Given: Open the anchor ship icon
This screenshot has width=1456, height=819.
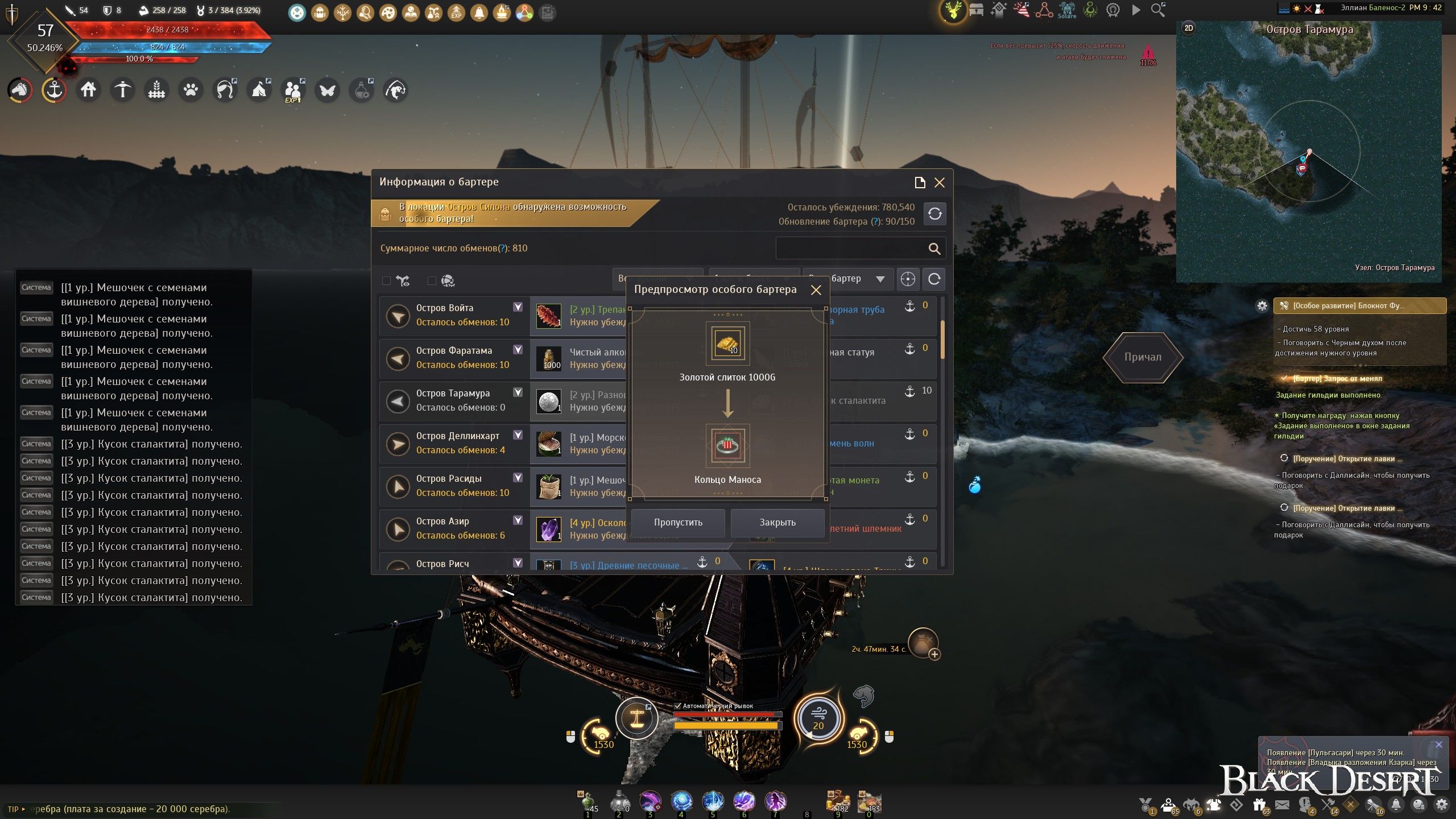Looking at the screenshot, I should pyautogui.click(x=54, y=90).
